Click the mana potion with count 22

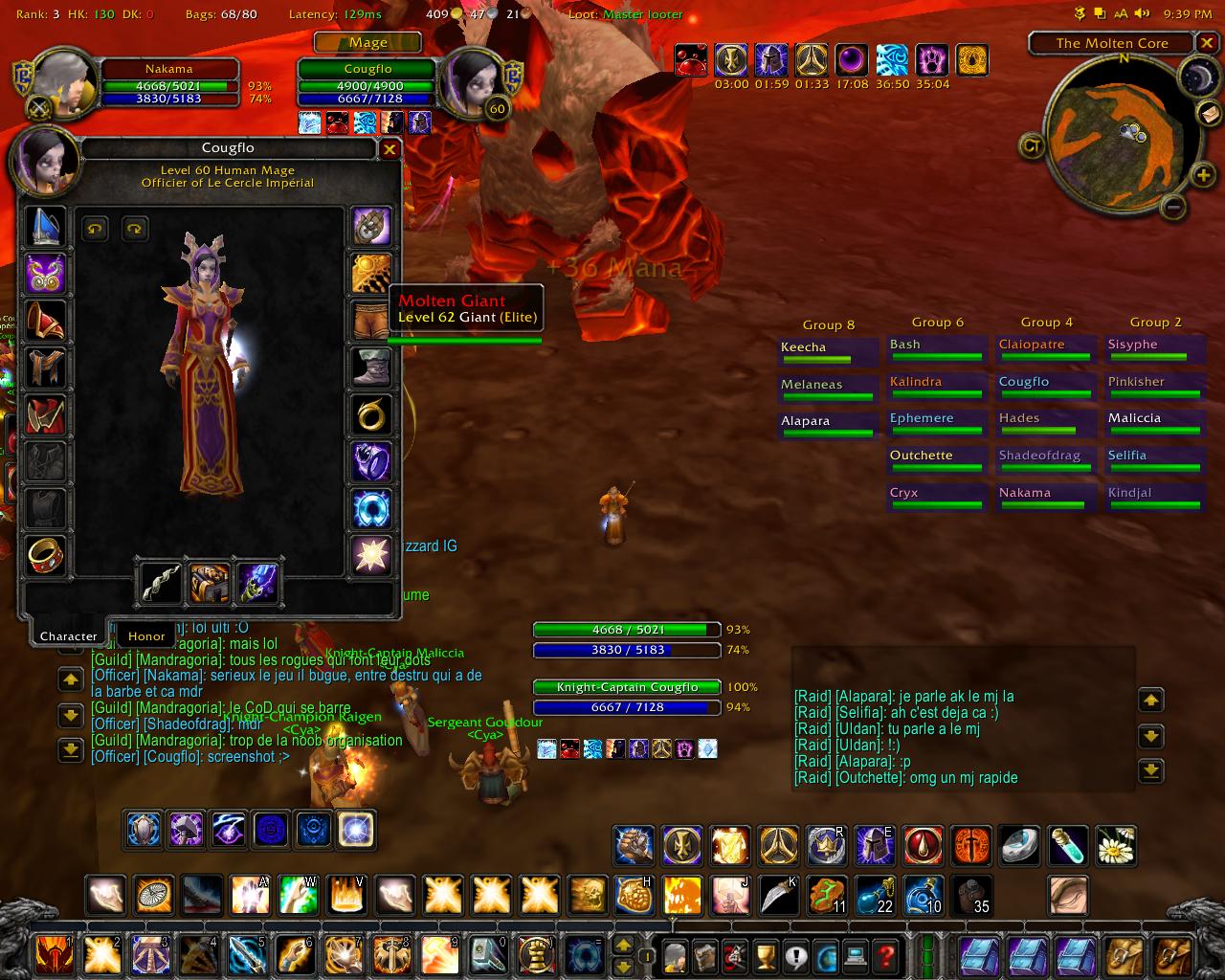click(874, 896)
